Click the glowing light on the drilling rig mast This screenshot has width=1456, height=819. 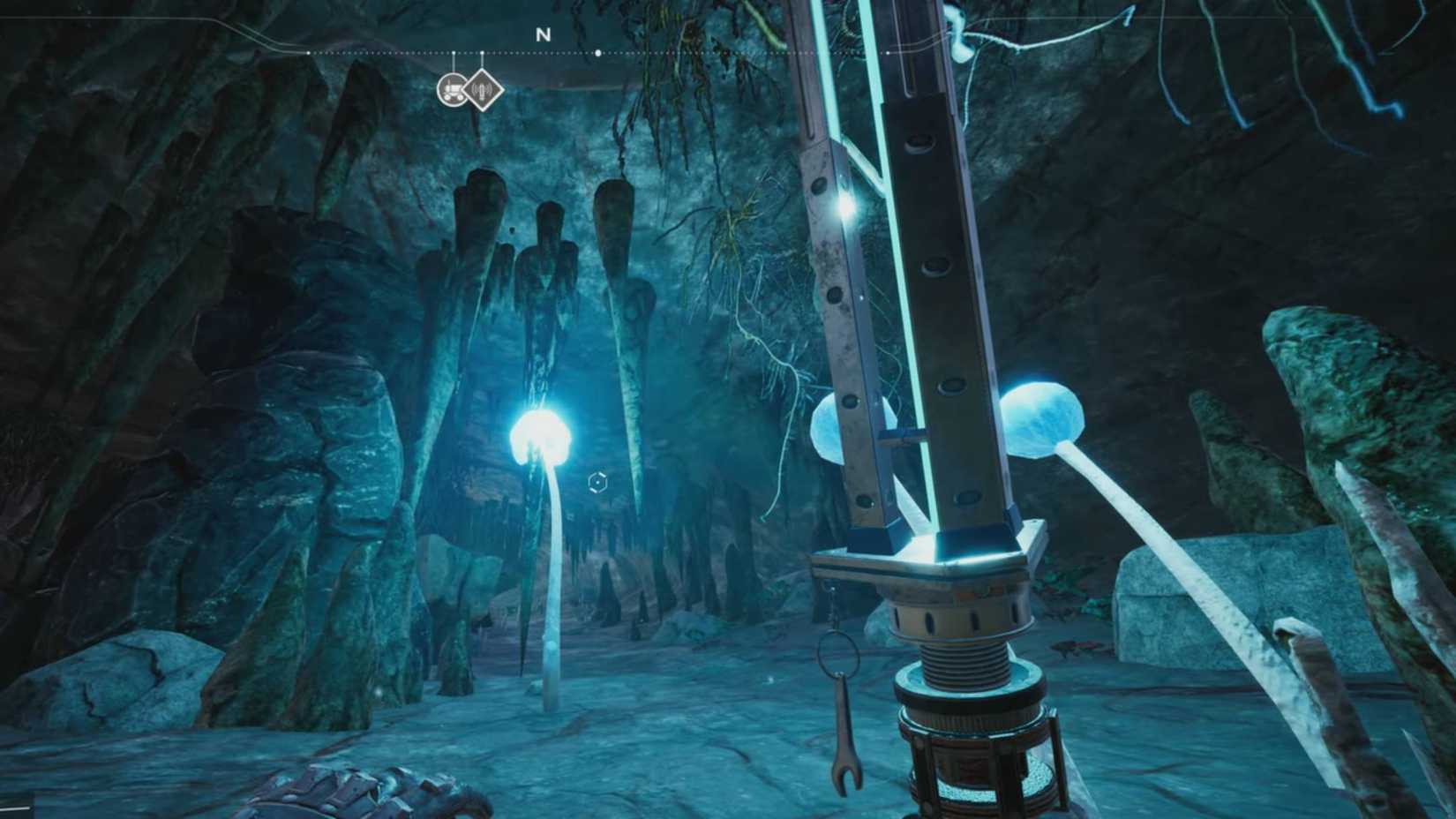pyautogui.click(x=845, y=209)
